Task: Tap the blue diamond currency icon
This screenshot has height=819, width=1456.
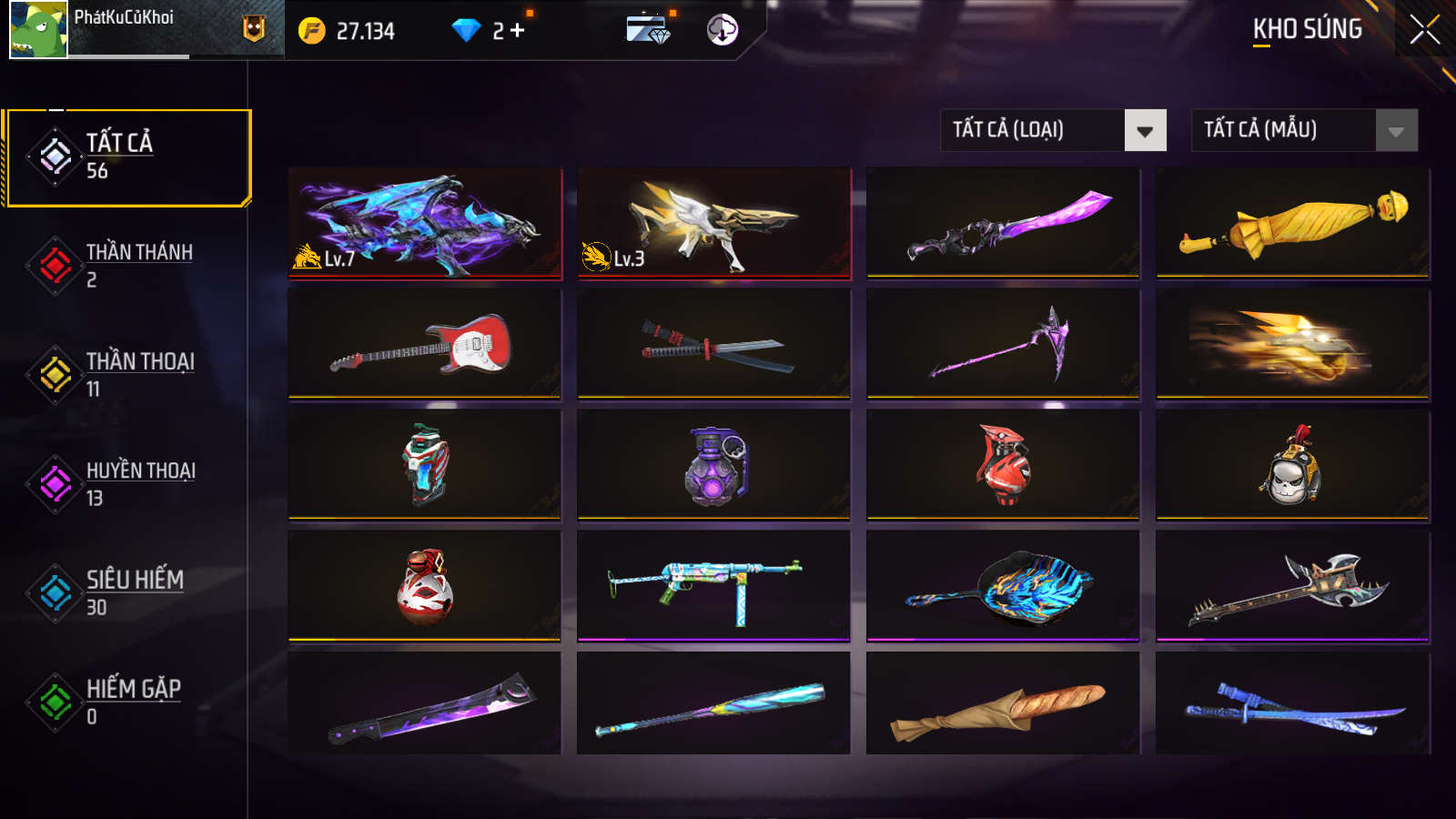Action: click(x=467, y=29)
